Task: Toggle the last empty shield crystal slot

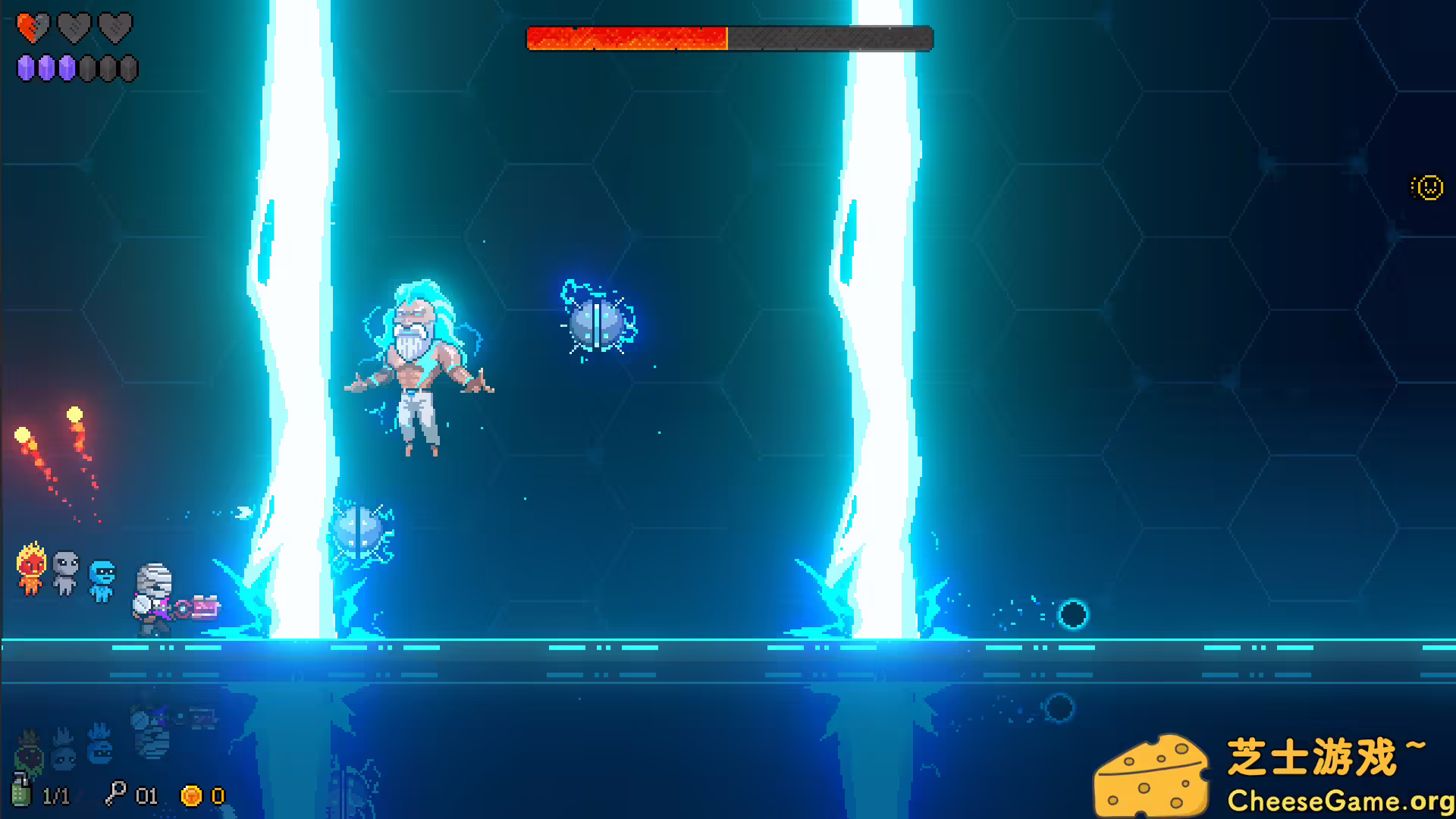Action: [x=127, y=68]
